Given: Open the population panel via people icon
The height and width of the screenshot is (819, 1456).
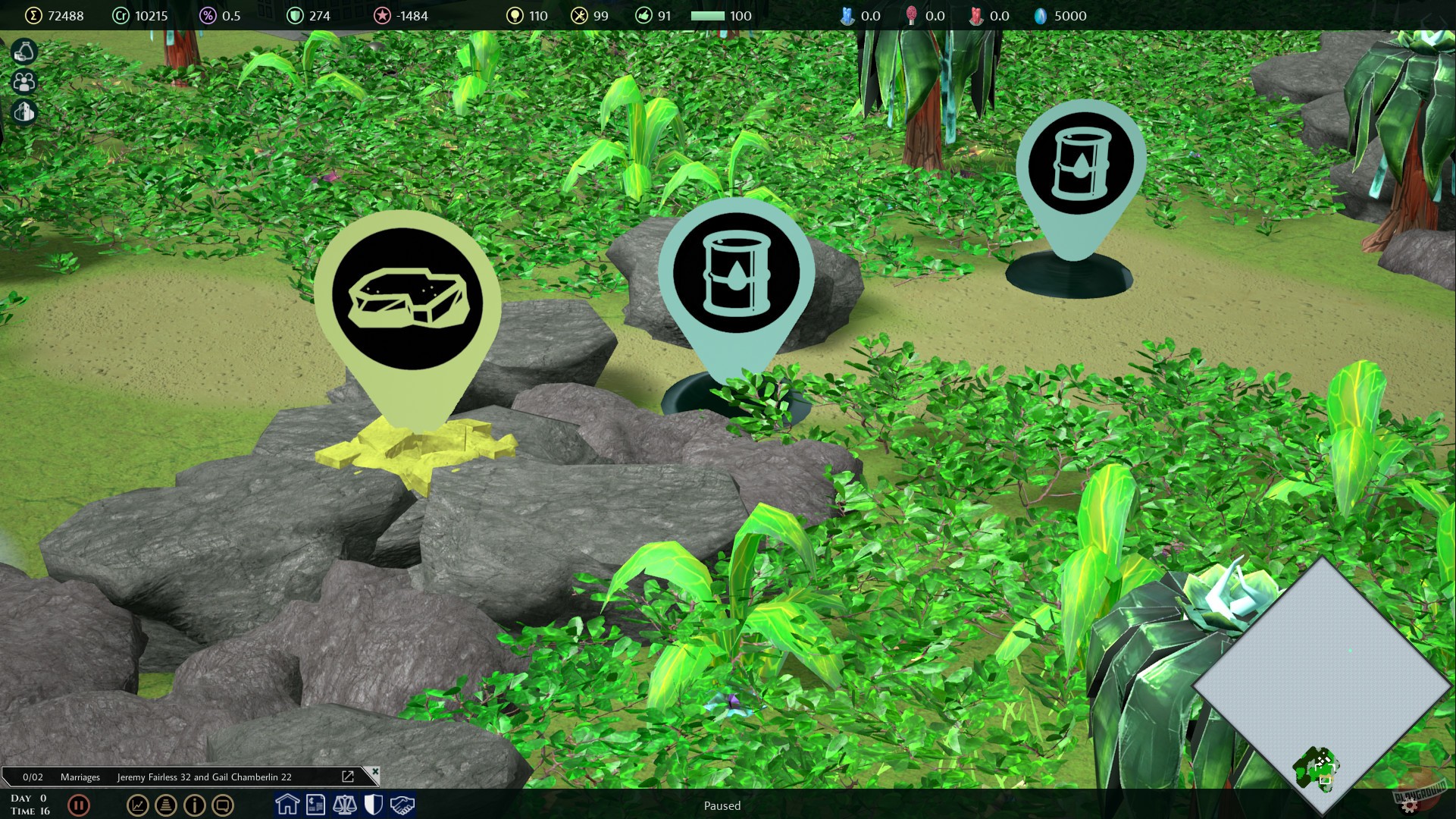Looking at the screenshot, I should click(23, 82).
